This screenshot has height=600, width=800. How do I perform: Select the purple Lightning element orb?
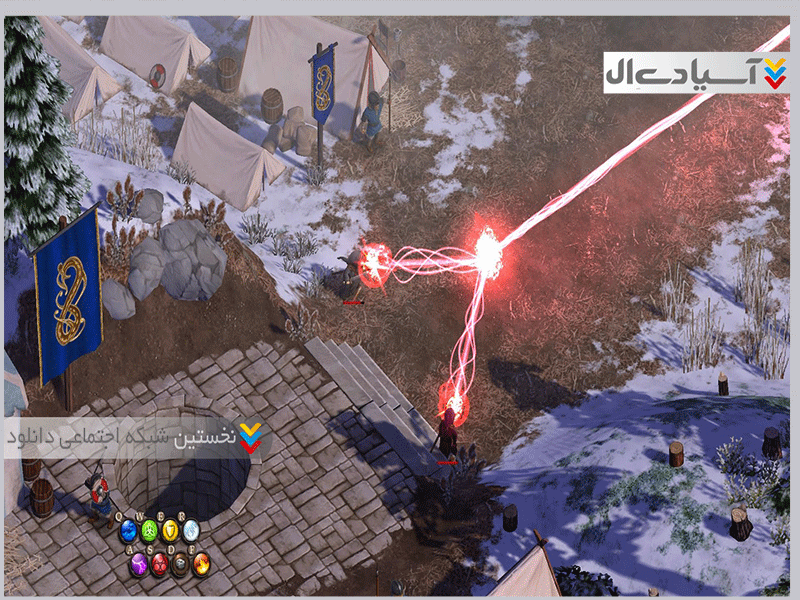(x=139, y=563)
